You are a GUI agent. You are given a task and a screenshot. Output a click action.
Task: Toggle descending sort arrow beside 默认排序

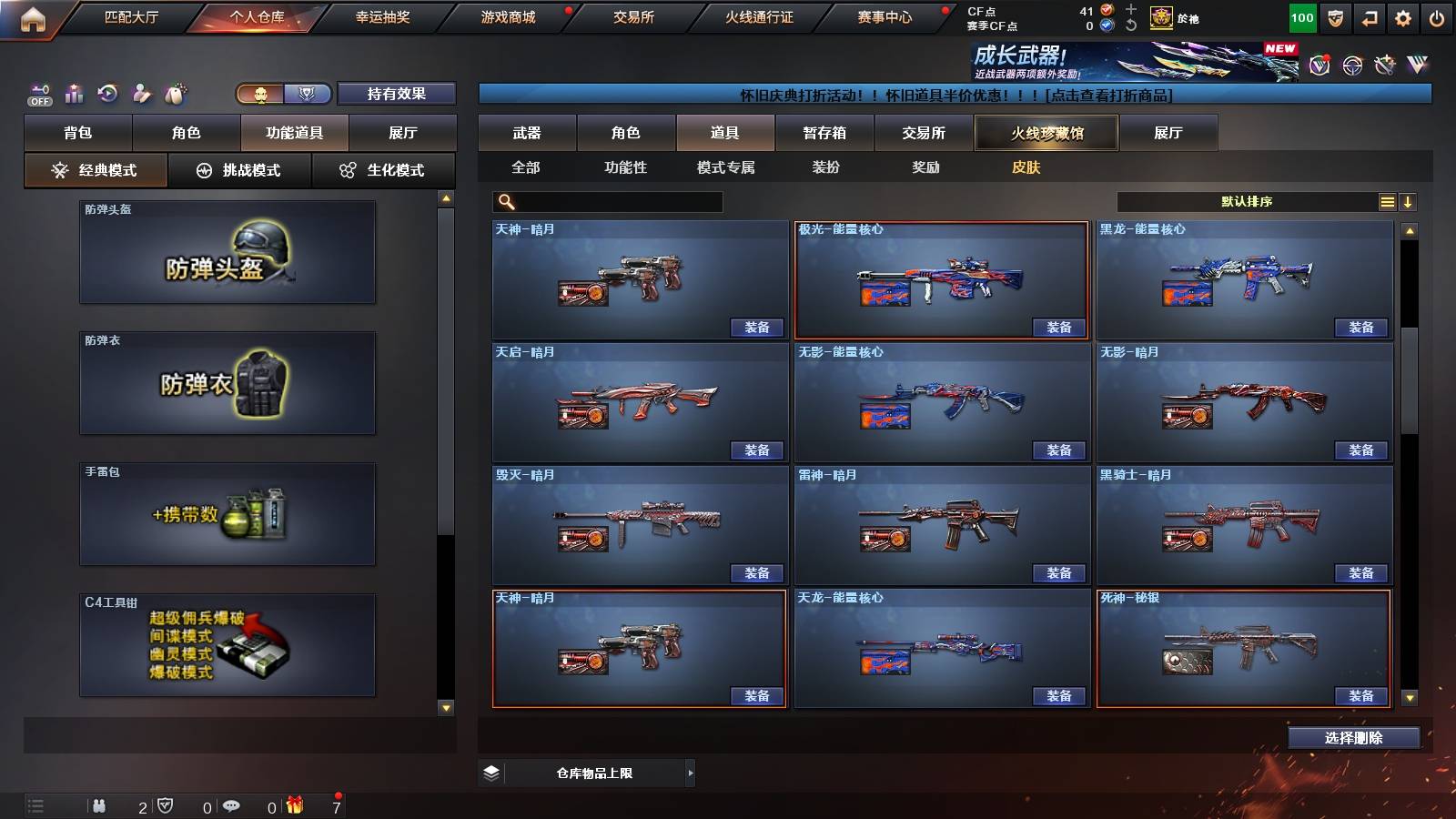pos(1408,201)
